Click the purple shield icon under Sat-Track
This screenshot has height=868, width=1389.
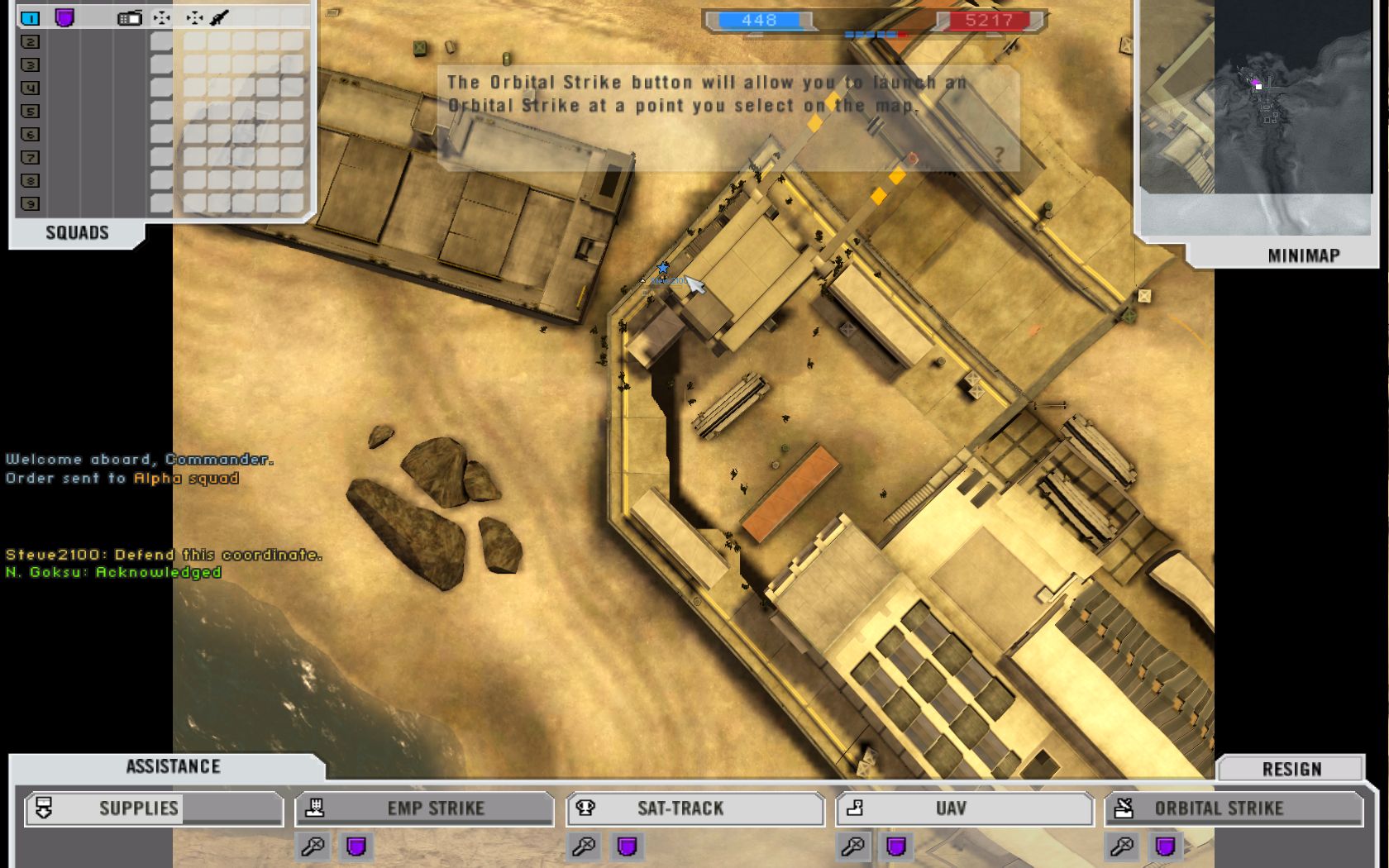(627, 847)
